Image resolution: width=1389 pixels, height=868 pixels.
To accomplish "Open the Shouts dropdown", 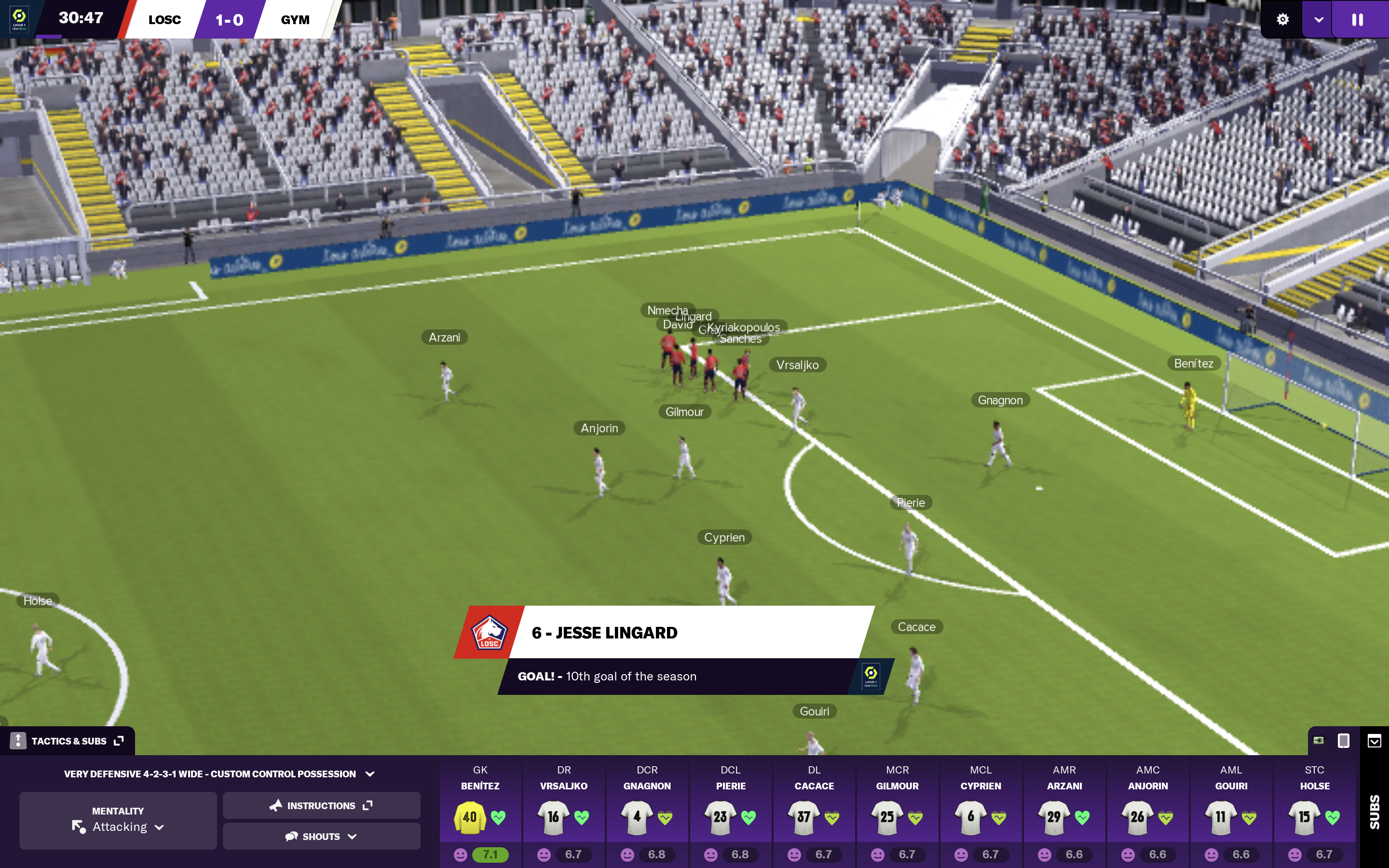I will click(321, 837).
